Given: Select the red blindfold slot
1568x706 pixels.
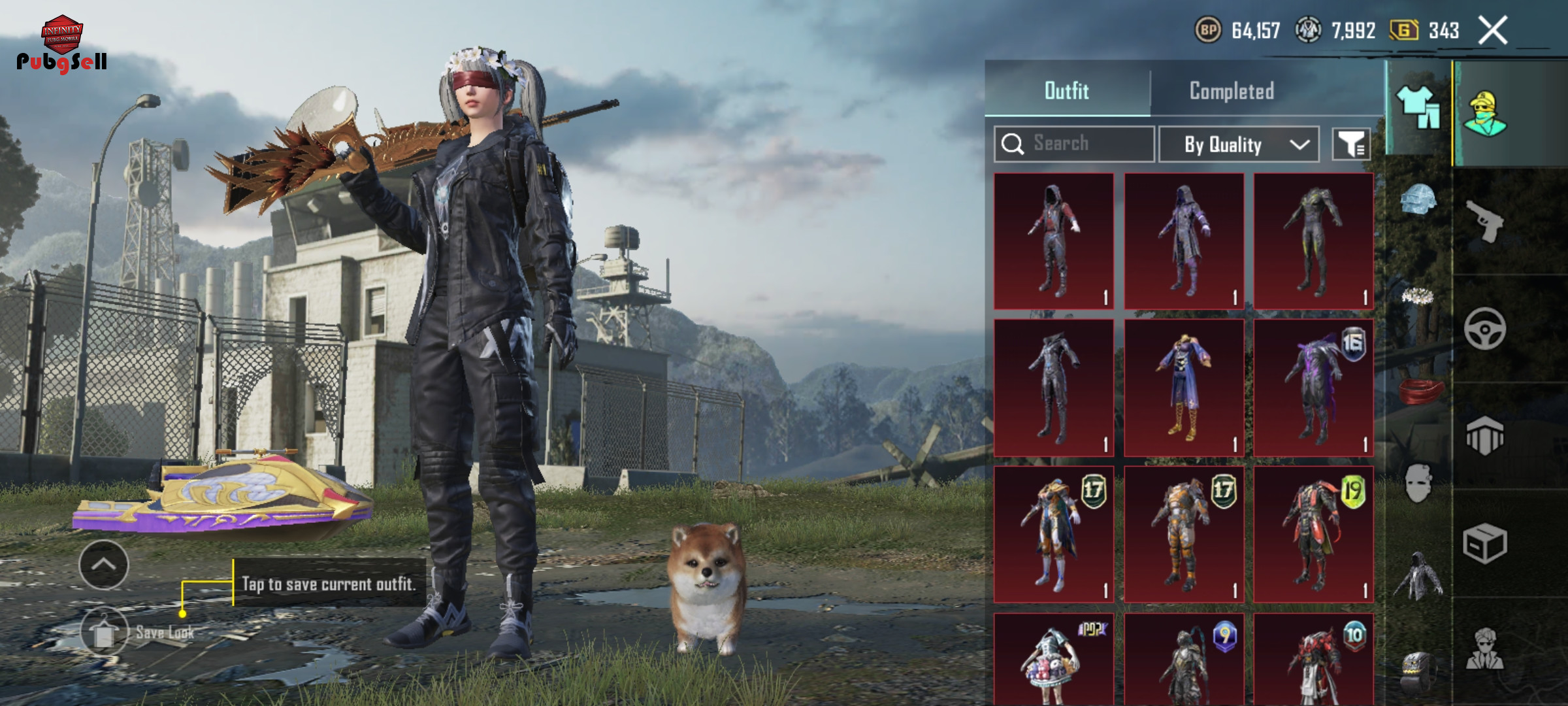Looking at the screenshot, I should tap(1418, 391).
